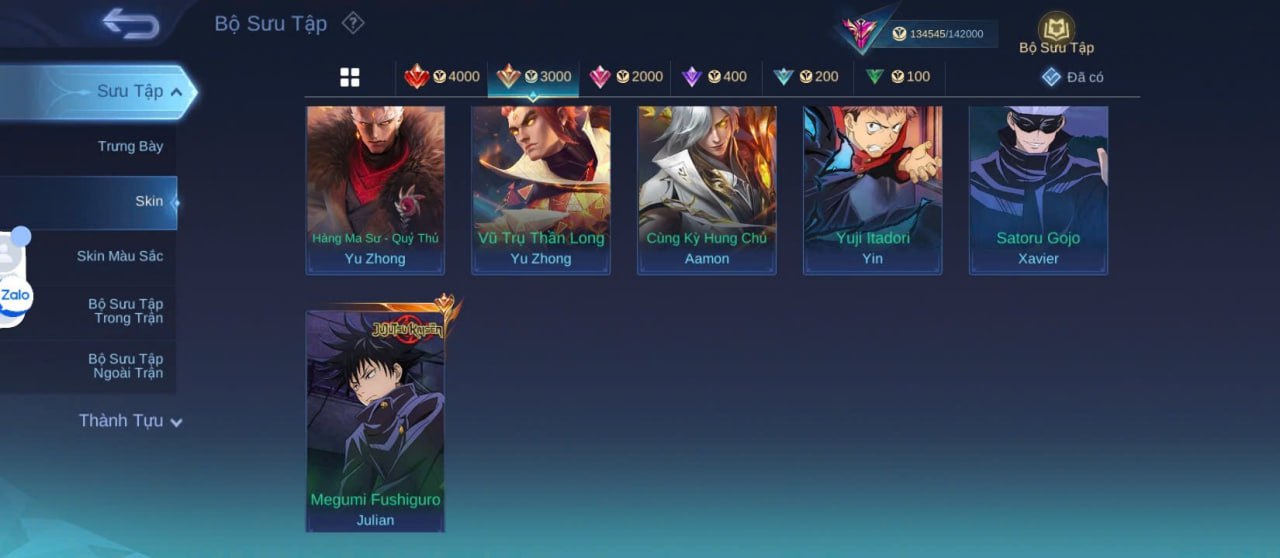This screenshot has width=1280, height=558.
Task: Select the Vũ Trụ Thần Long skin card
Action: click(540, 189)
